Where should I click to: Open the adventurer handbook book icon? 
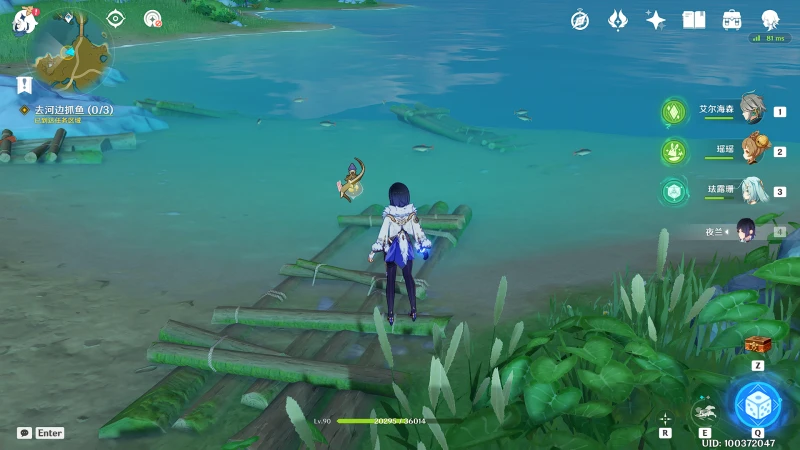point(694,20)
